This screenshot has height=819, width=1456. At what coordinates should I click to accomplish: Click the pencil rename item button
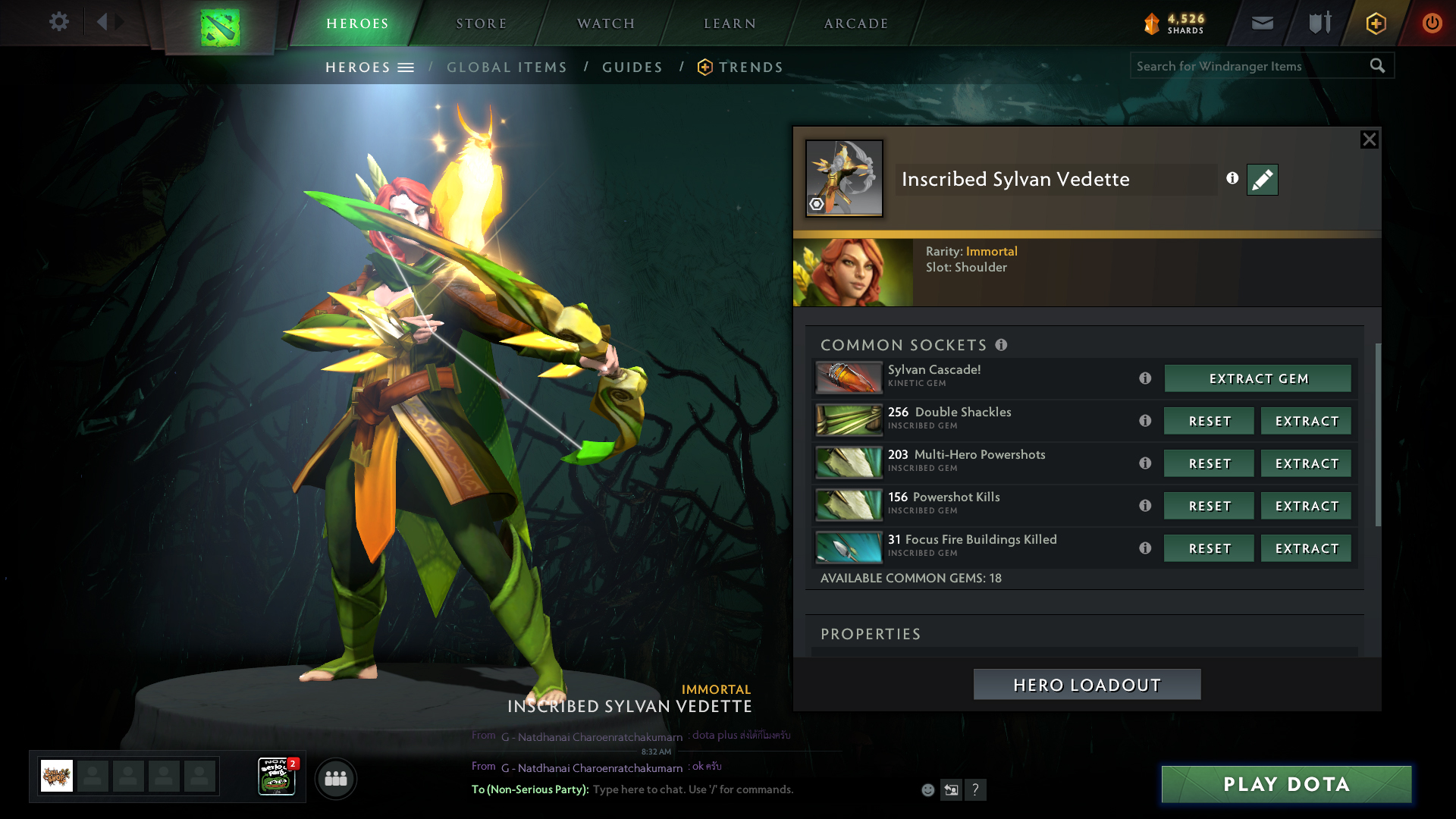click(x=1263, y=180)
